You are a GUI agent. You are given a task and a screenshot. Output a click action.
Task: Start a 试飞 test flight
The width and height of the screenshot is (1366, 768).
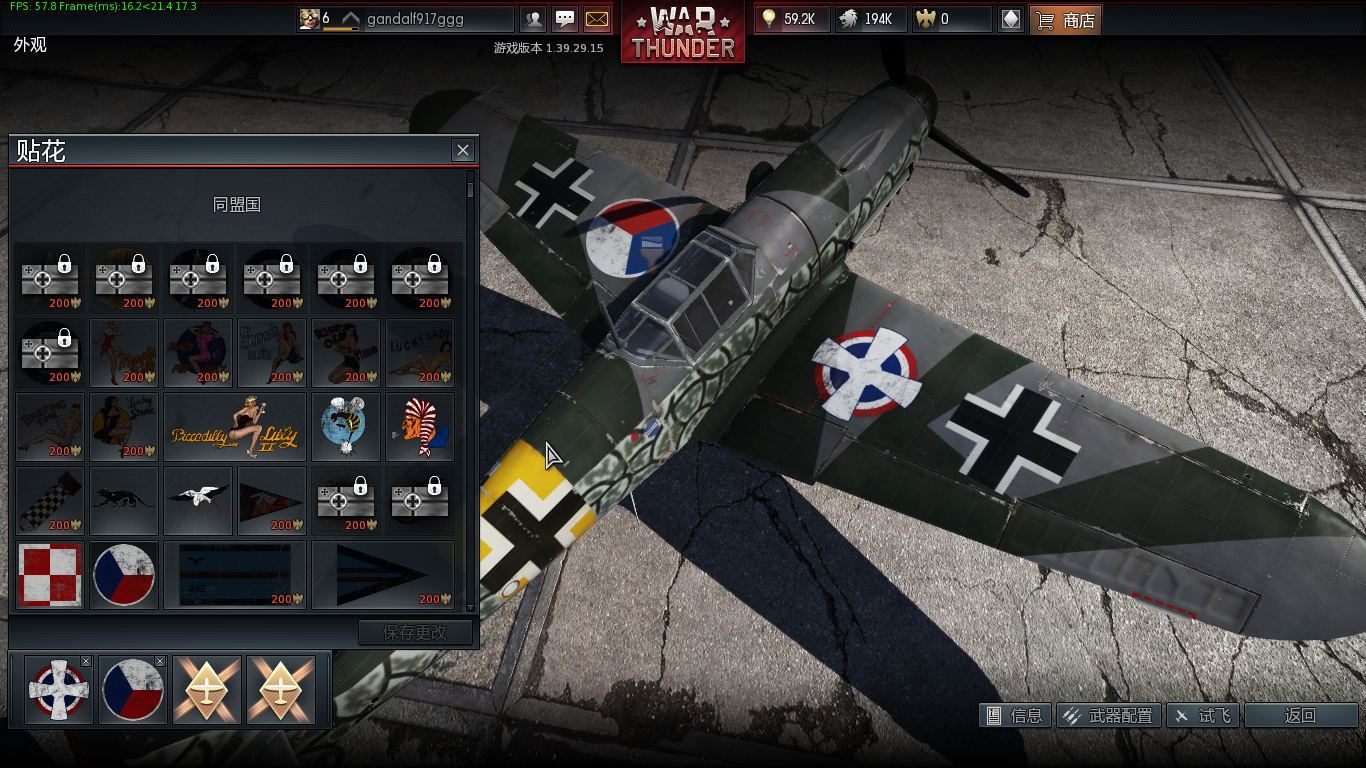[x=1204, y=715]
